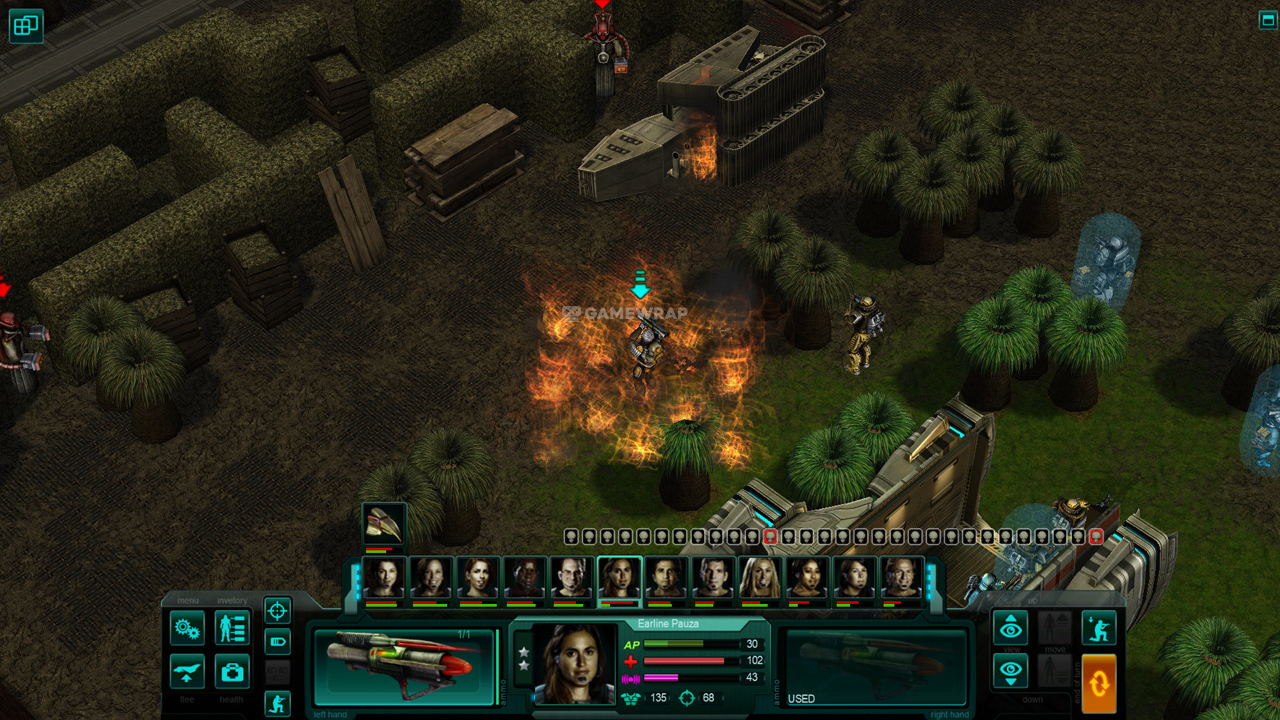Open the soldier inventory screen
Screen dimensions: 1280x720
(x=232, y=628)
